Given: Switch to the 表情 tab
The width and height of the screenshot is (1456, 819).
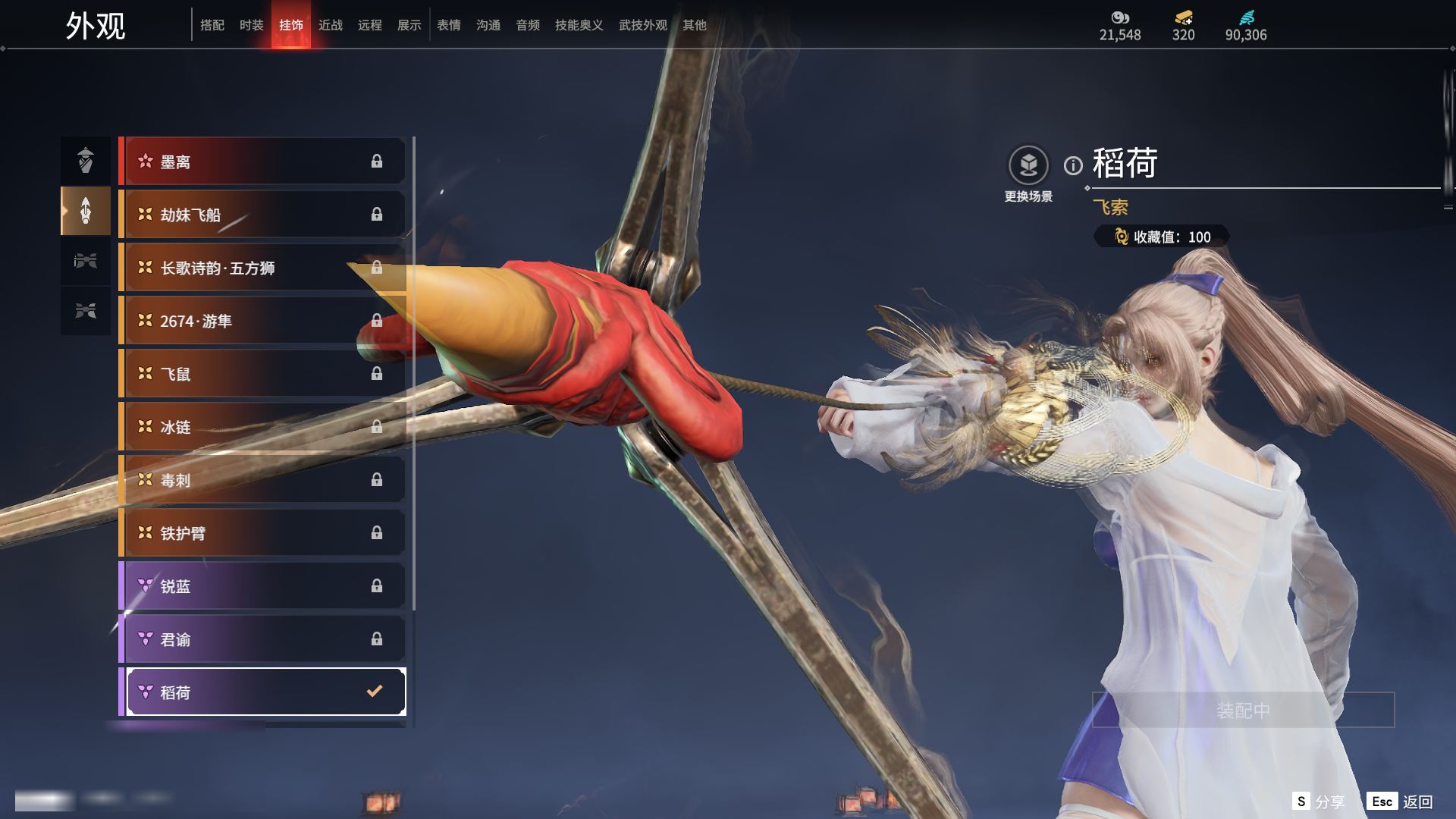Looking at the screenshot, I should click(449, 25).
